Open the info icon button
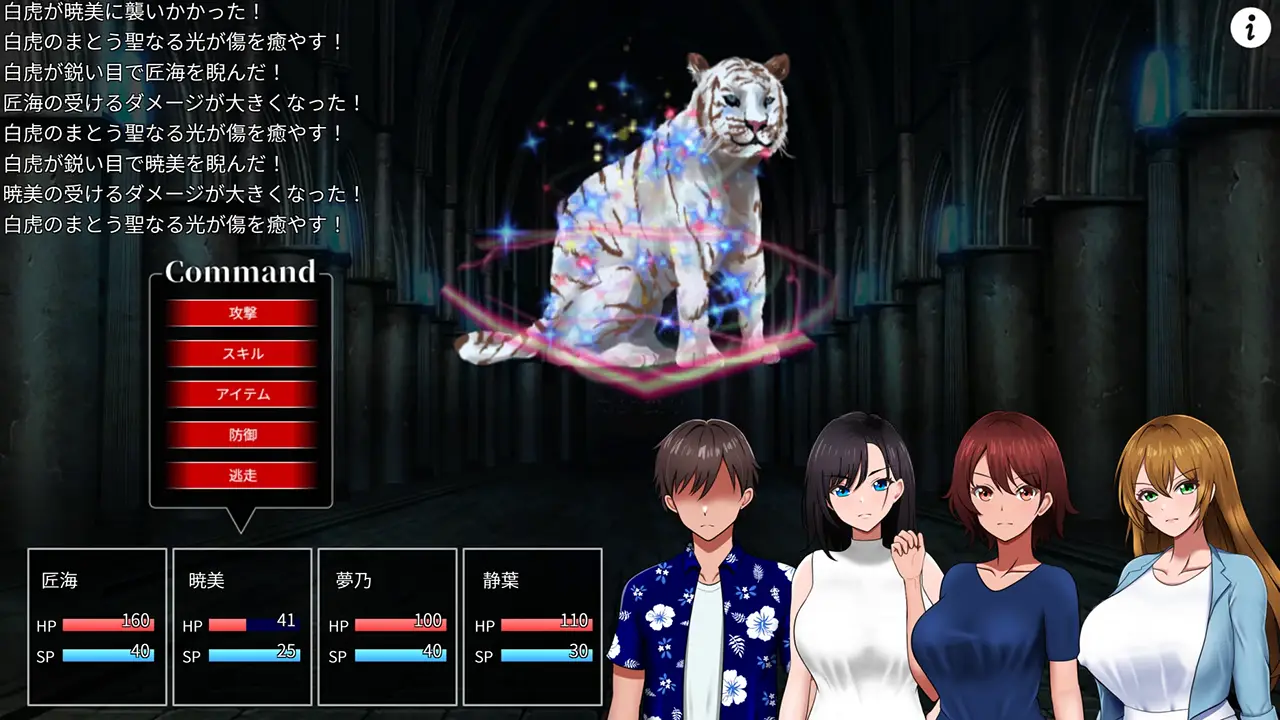The width and height of the screenshot is (1280, 720). tap(1250, 28)
